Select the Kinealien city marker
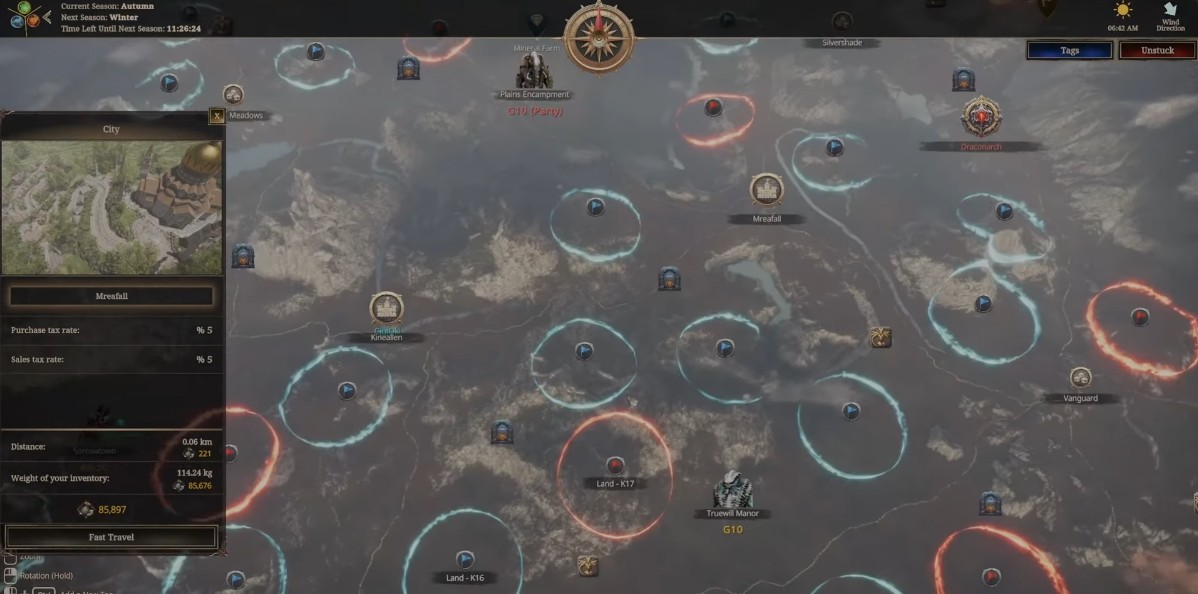Screen dimensions: 1198x594 (386, 308)
